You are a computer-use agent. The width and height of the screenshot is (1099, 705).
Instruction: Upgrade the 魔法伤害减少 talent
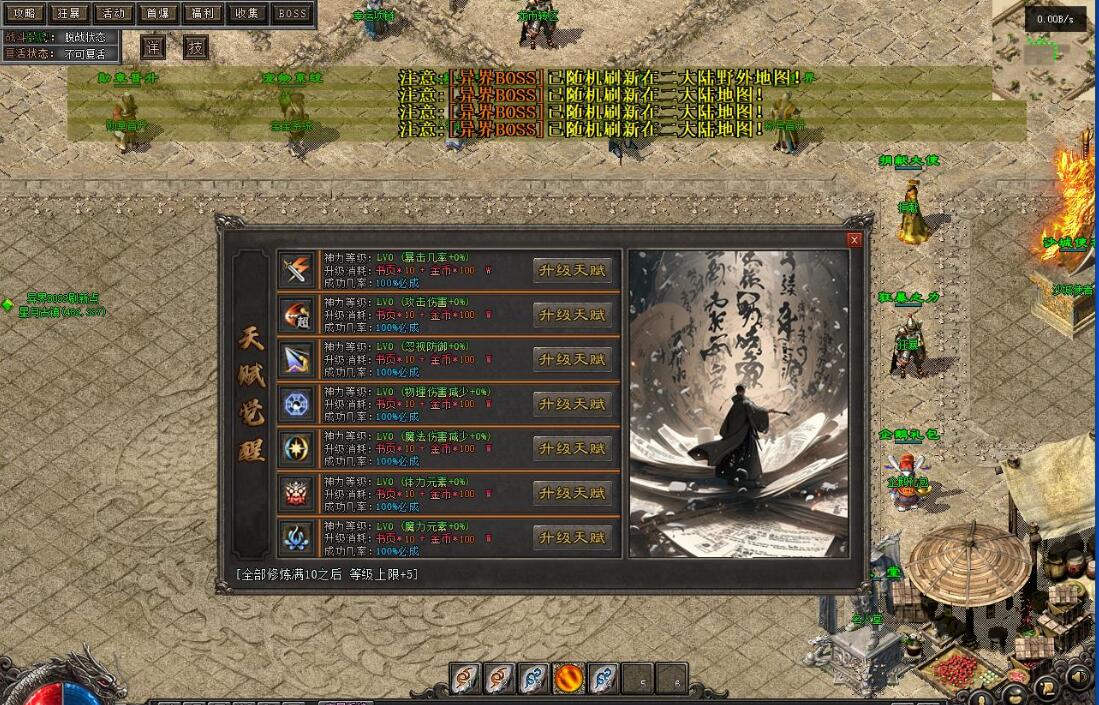click(x=572, y=449)
